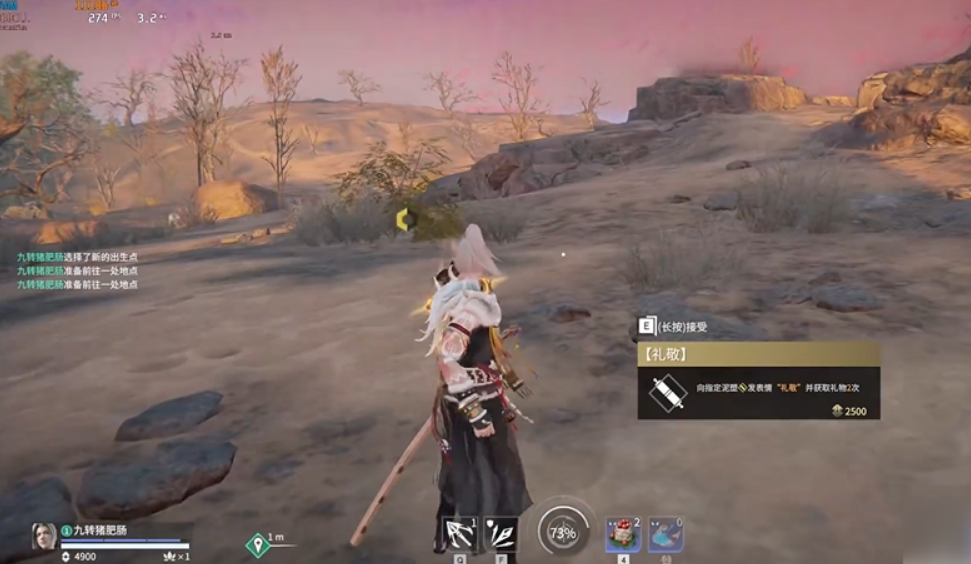Select the 礼敬 quest scroll card

point(759,381)
